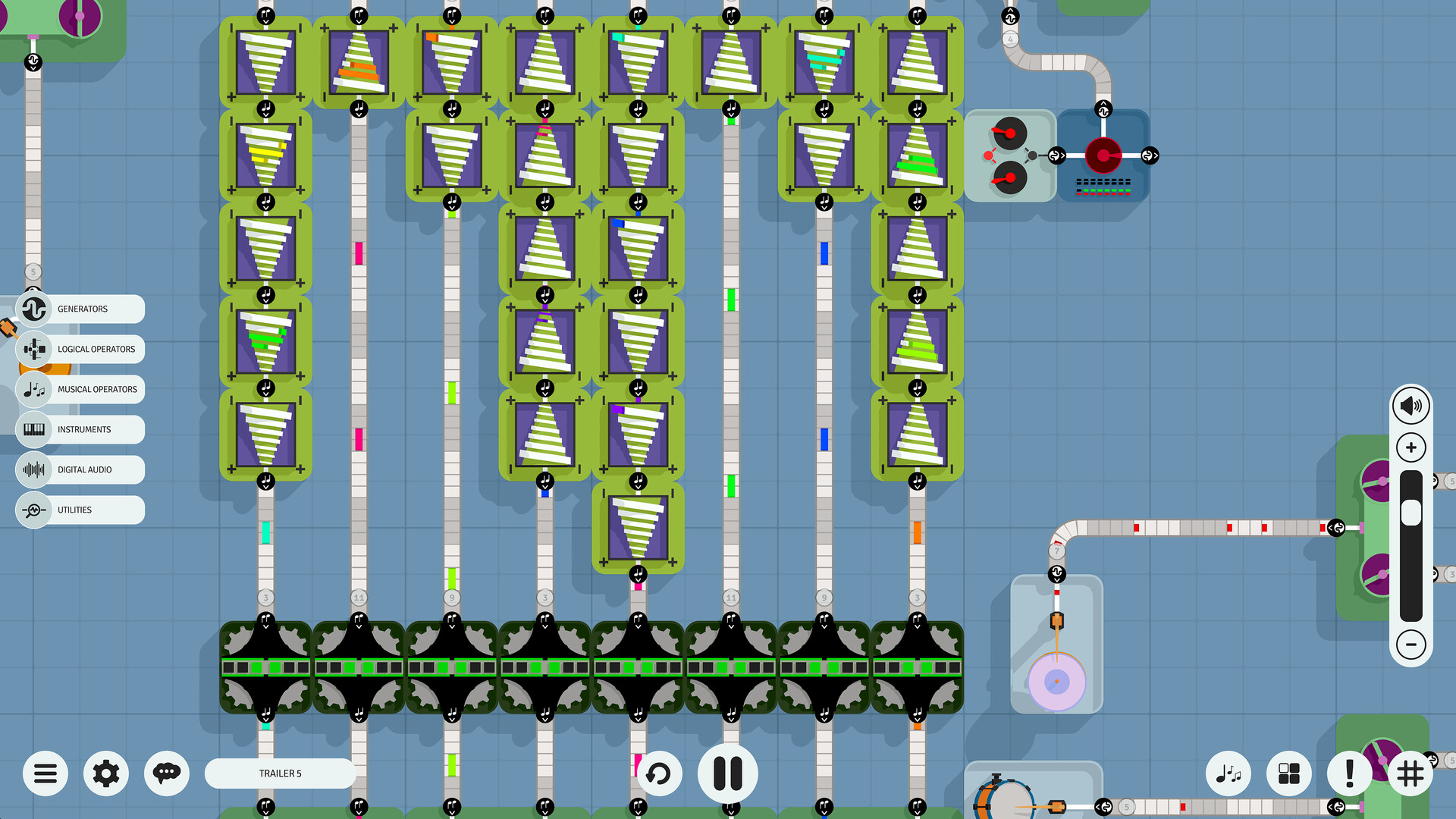Toggle the grid overlay with the hash button
The width and height of the screenshot is (1456, 819).
point(1410,773)
